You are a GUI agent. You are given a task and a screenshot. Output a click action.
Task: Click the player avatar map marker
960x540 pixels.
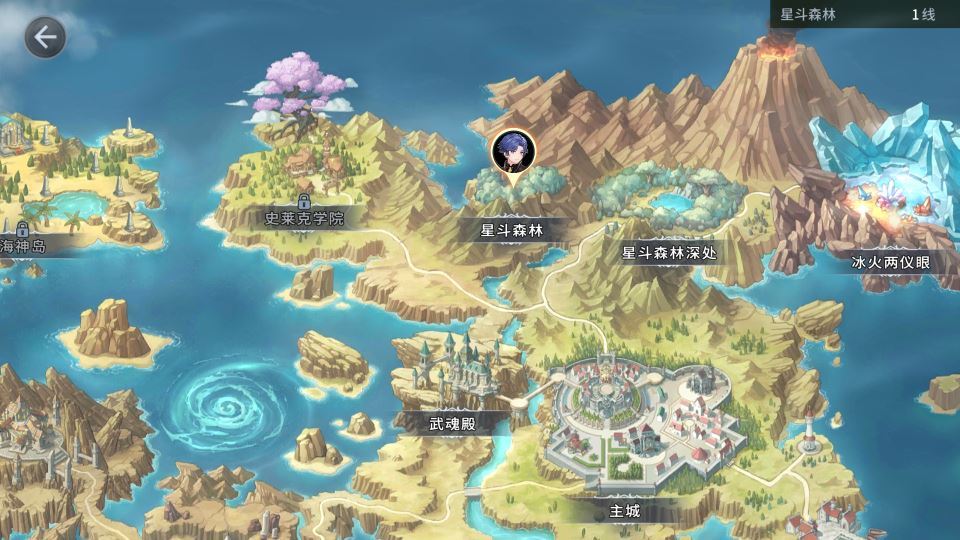click(x=513, y=152)
